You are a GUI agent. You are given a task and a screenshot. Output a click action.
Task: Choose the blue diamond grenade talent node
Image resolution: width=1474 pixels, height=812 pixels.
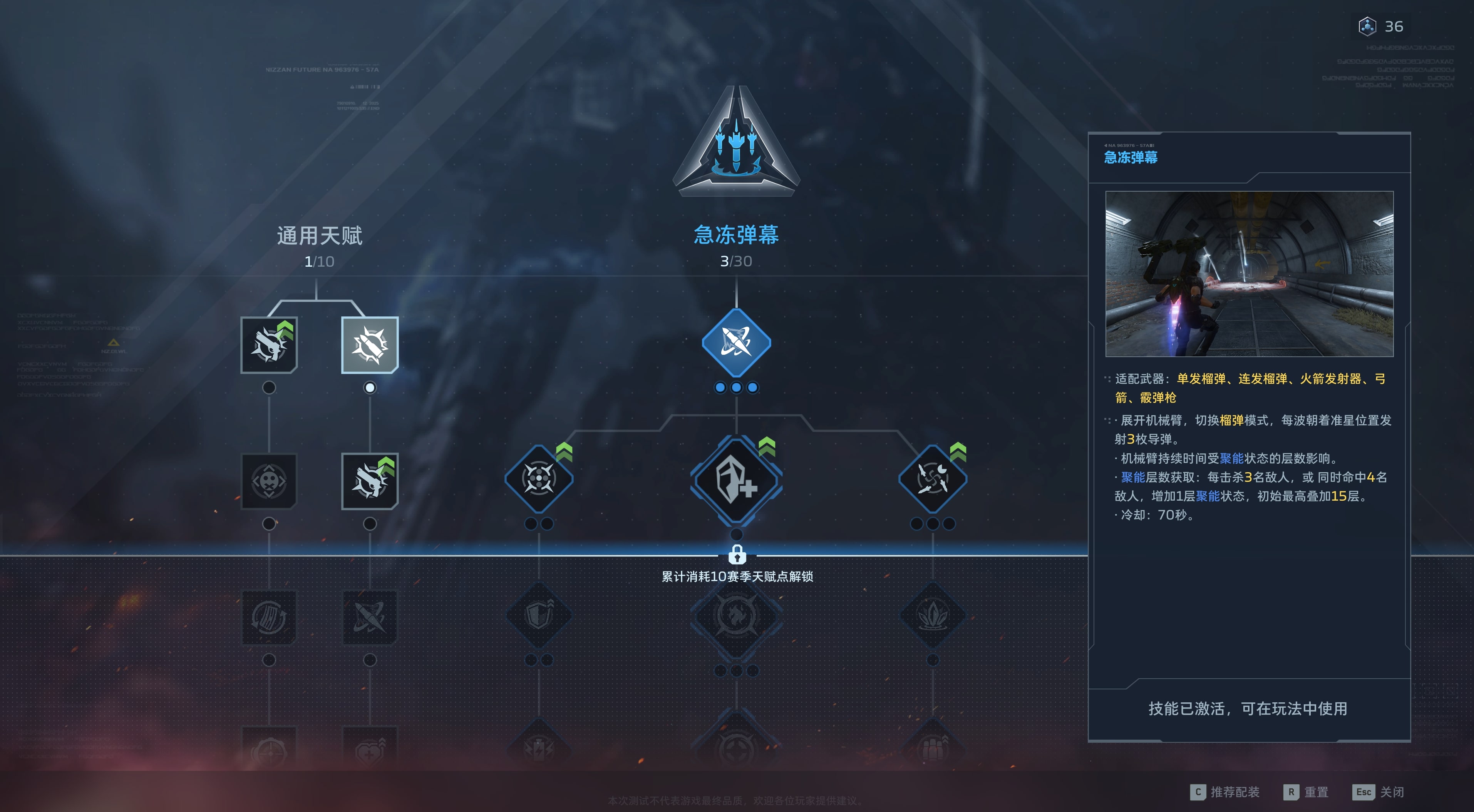(x=736, y=343)
